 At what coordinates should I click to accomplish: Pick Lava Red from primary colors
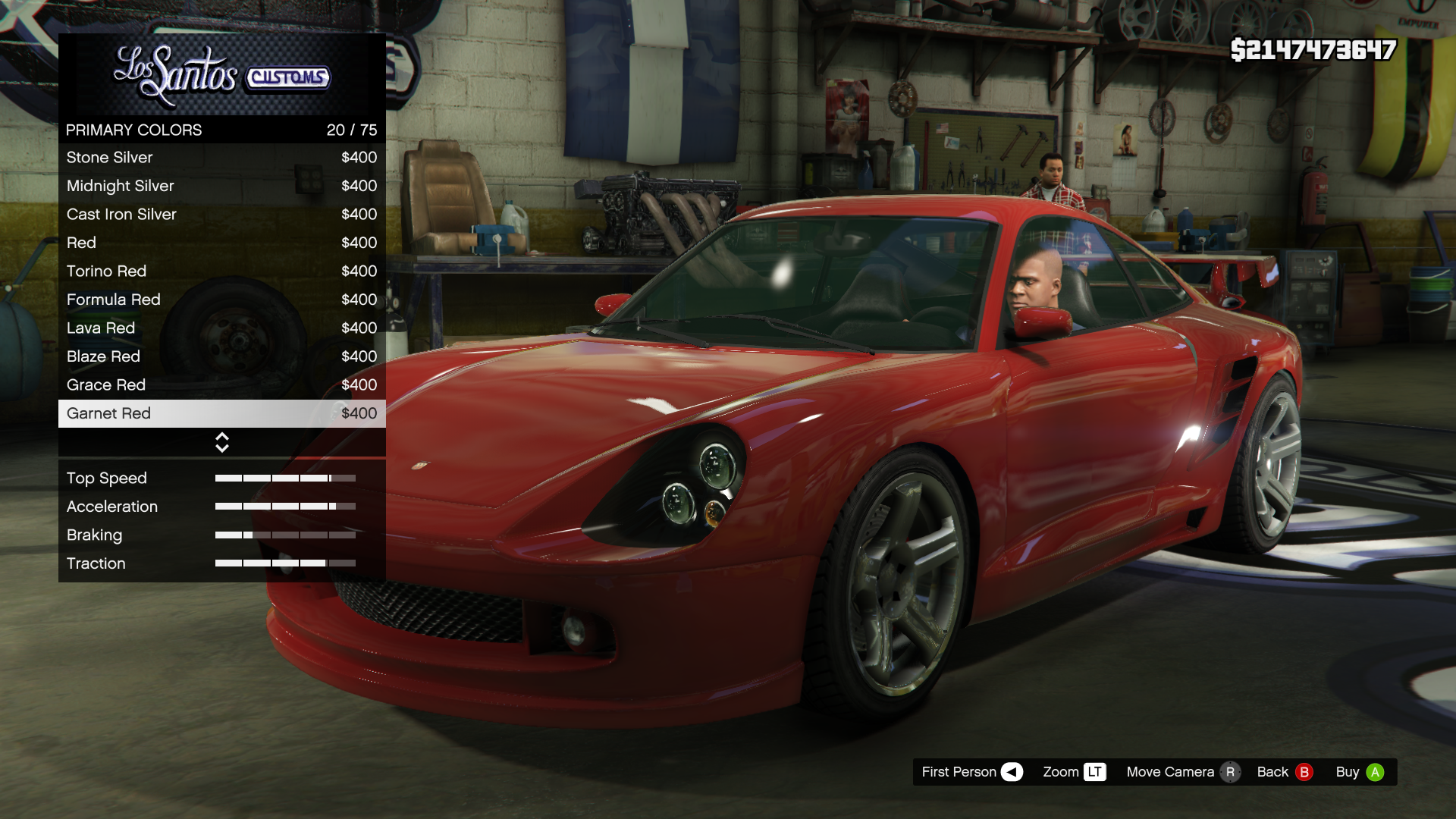point(221,328)
